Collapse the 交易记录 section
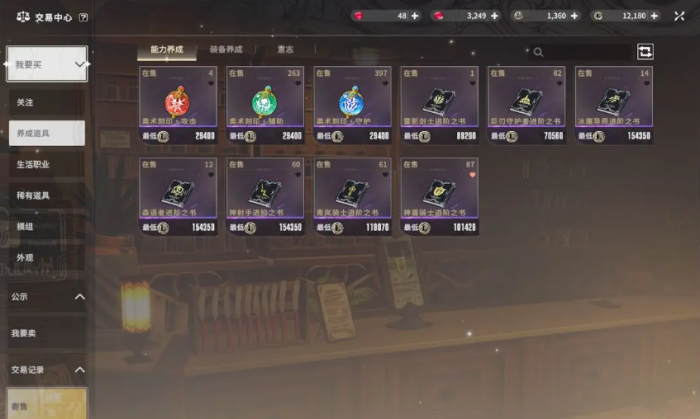This screenshot has height=419, width=700. [78, 369]
